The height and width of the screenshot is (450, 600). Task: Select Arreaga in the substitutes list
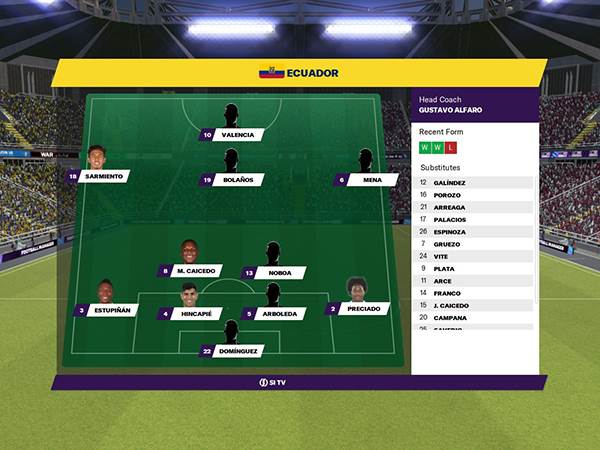474,207
